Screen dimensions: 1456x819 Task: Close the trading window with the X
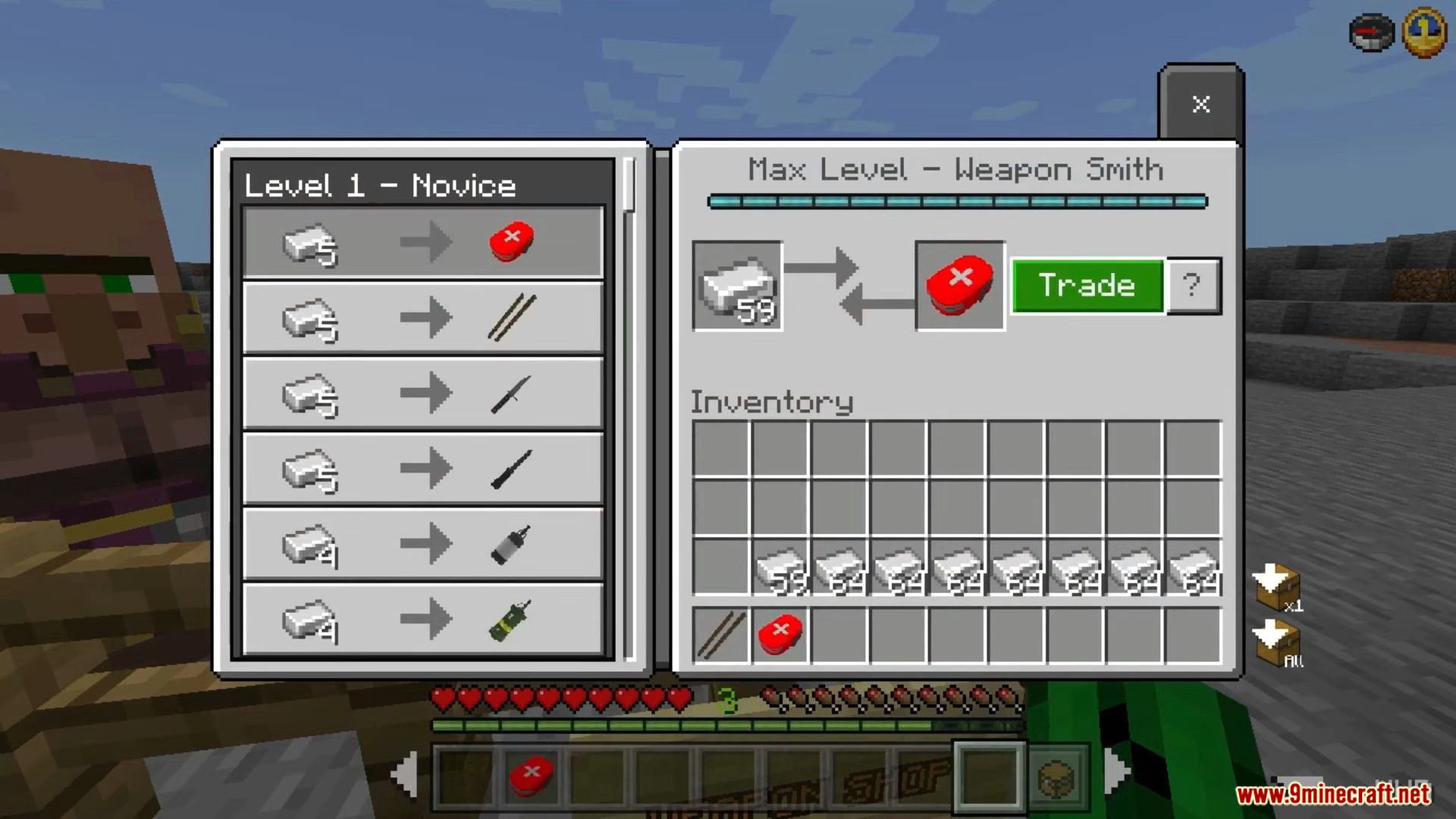(x=1200, y=104)
